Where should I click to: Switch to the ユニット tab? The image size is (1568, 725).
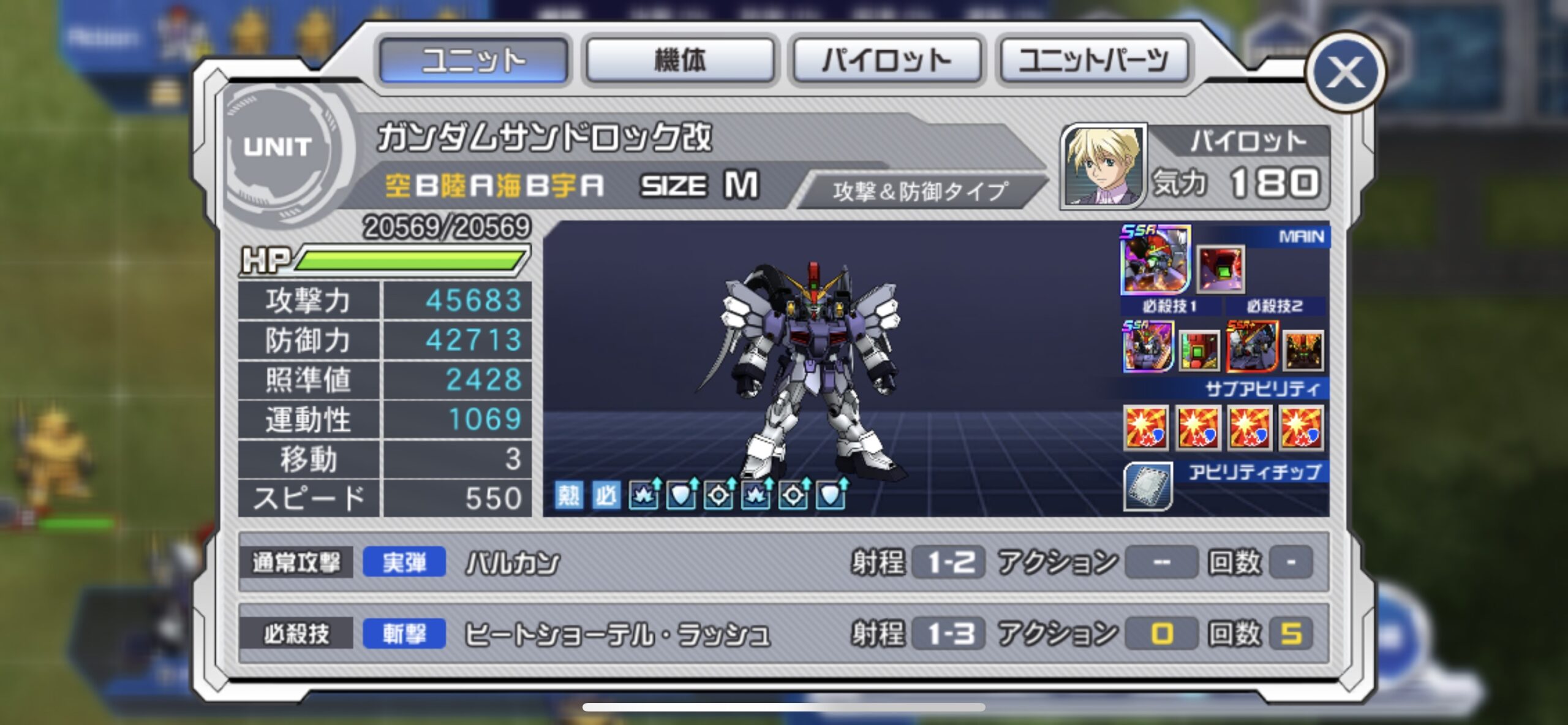coord(473,60)
